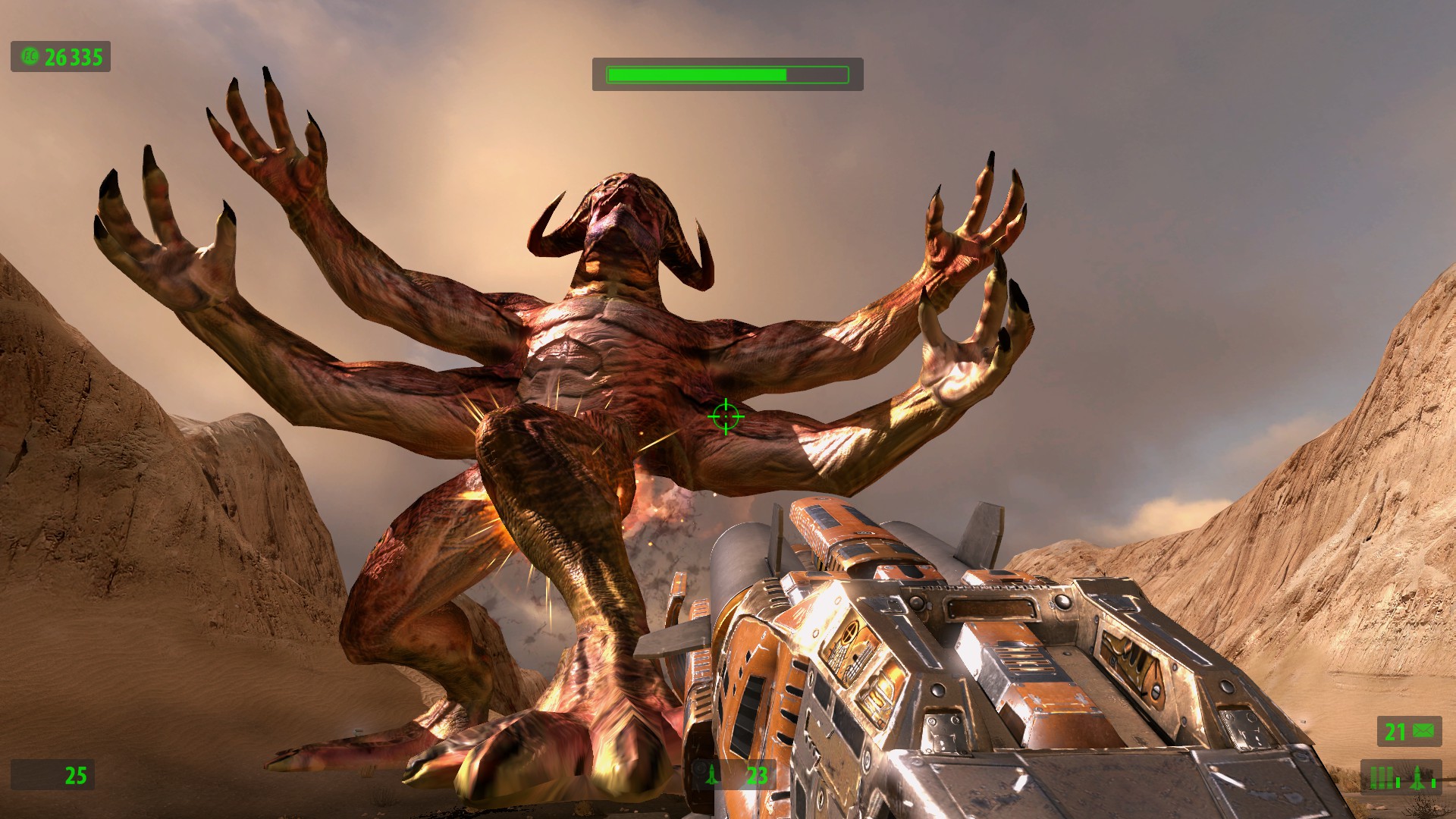Open the unread messages envelope icon
This screenshot has width=1456, height=819.
1423,731
